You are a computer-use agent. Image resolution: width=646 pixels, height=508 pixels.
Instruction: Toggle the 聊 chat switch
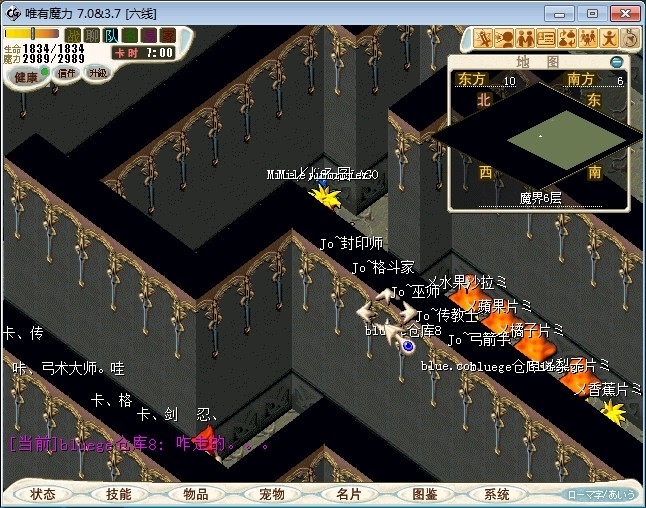click(92, 35)
